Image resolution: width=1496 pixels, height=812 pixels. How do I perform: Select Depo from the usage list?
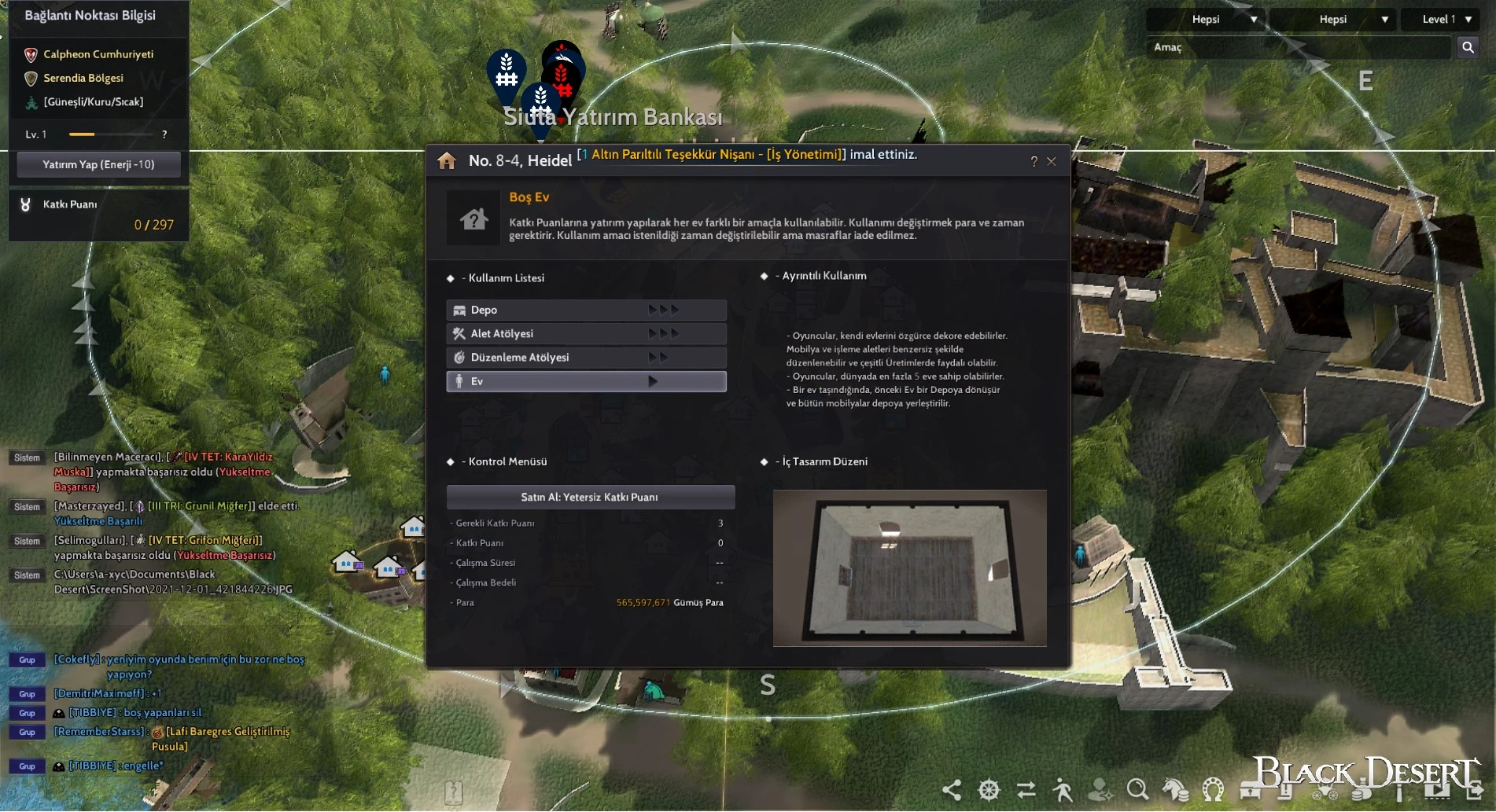coord(586,310)
